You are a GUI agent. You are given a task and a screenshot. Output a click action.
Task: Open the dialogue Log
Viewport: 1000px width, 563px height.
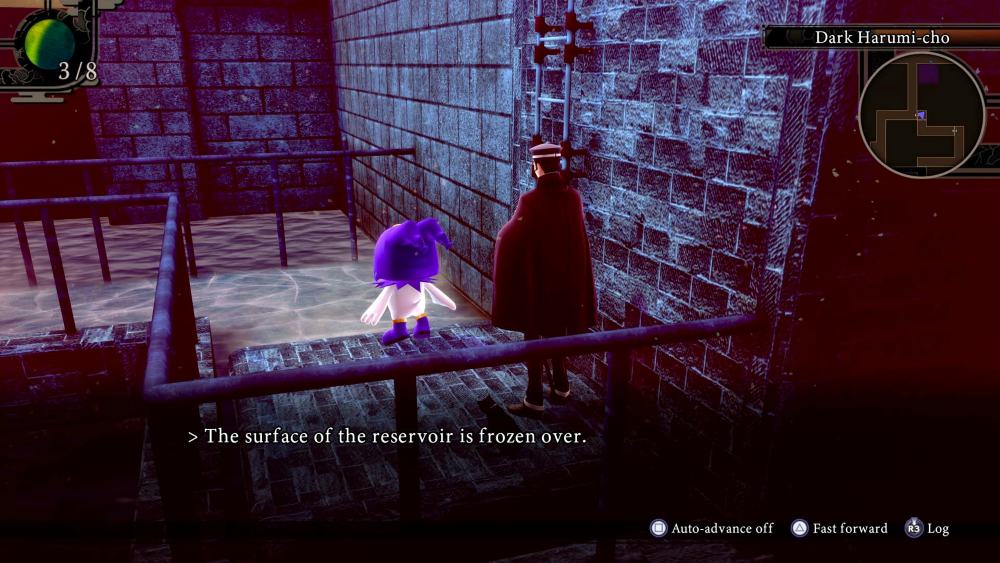(x=927, y=528)
